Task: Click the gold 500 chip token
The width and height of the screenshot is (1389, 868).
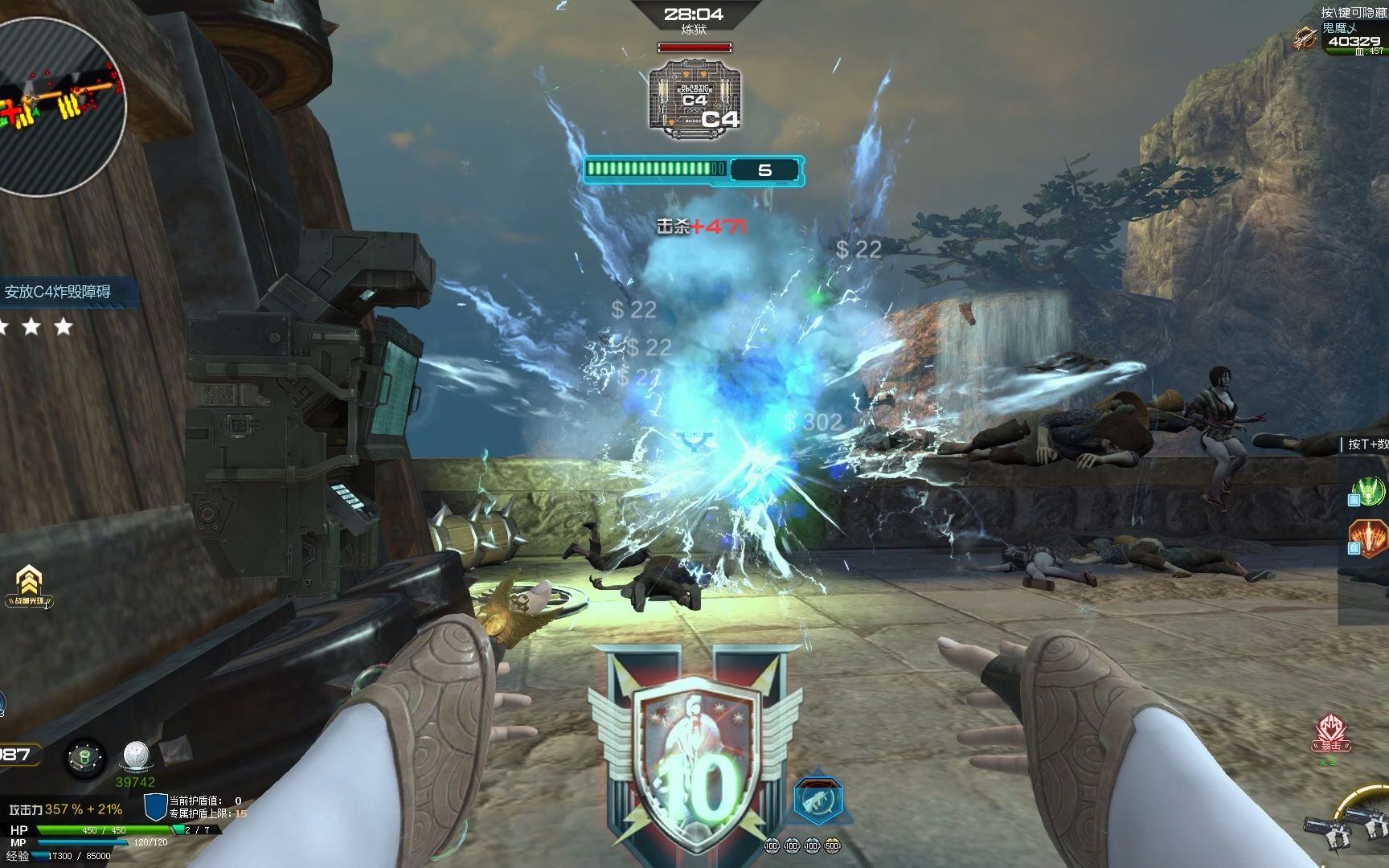Action: coord(832,845)
